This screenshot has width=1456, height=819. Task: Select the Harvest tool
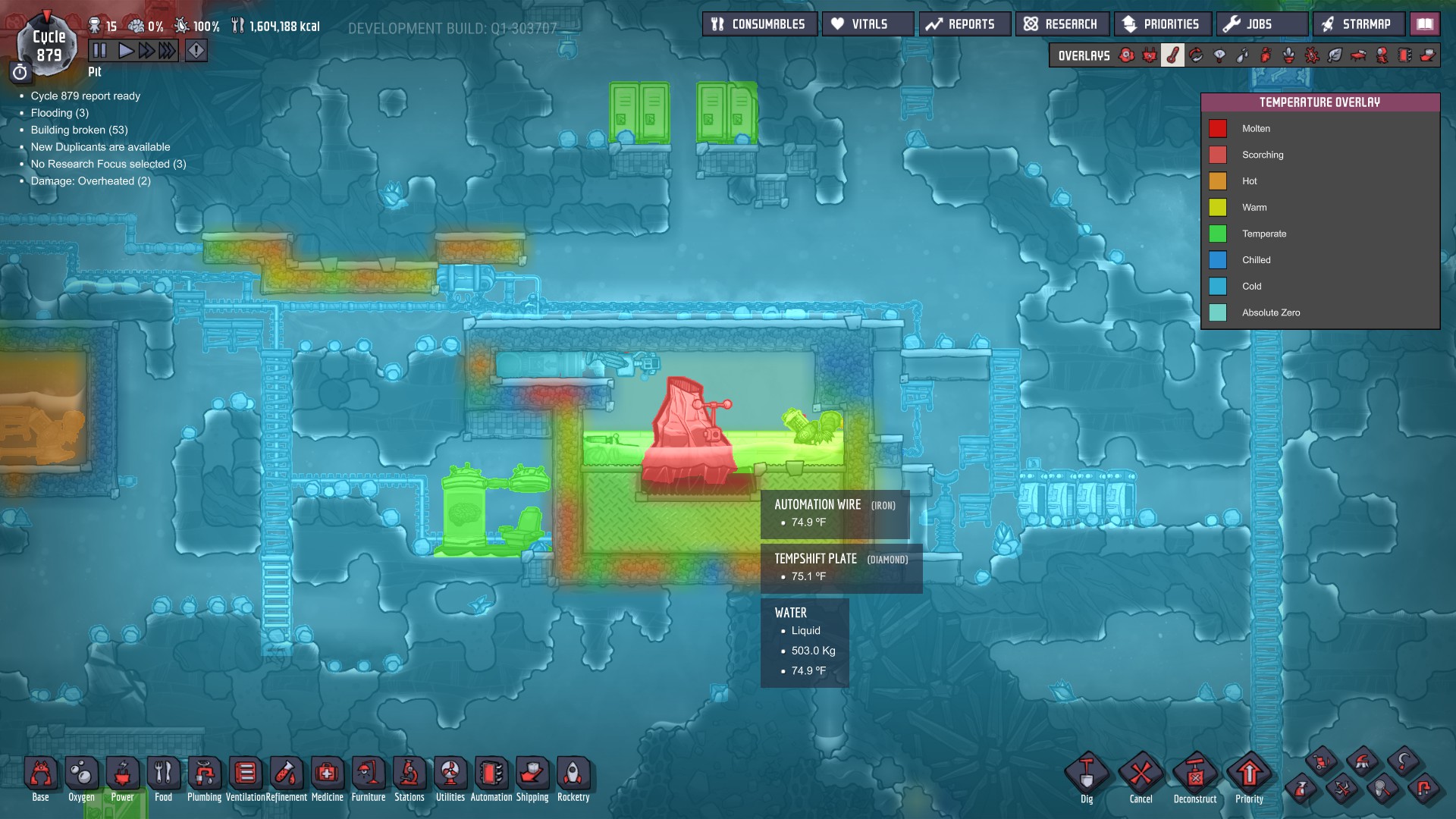(1404, 761)
